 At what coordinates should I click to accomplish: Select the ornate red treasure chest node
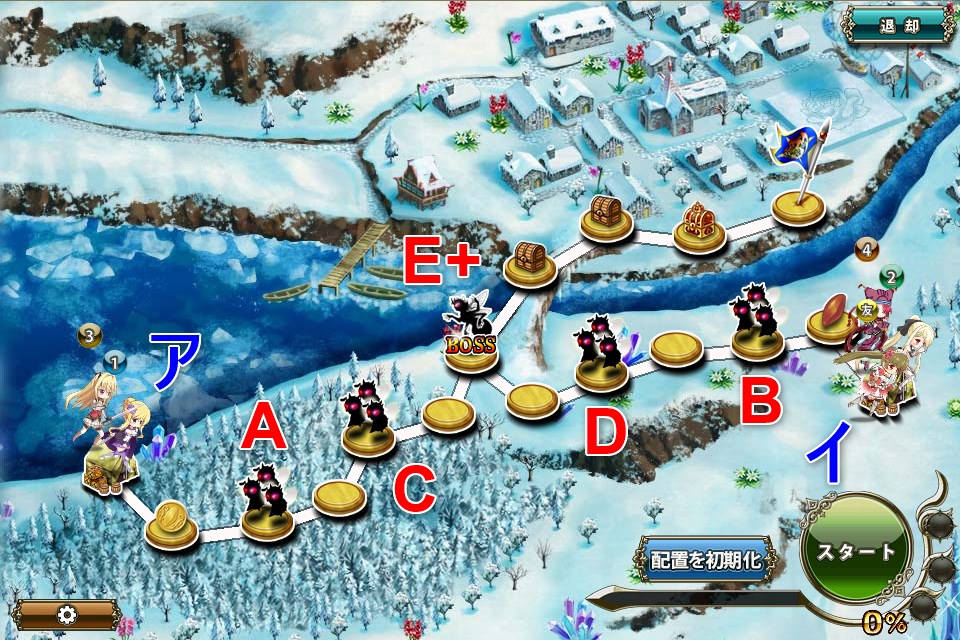[x=699, y=227]
